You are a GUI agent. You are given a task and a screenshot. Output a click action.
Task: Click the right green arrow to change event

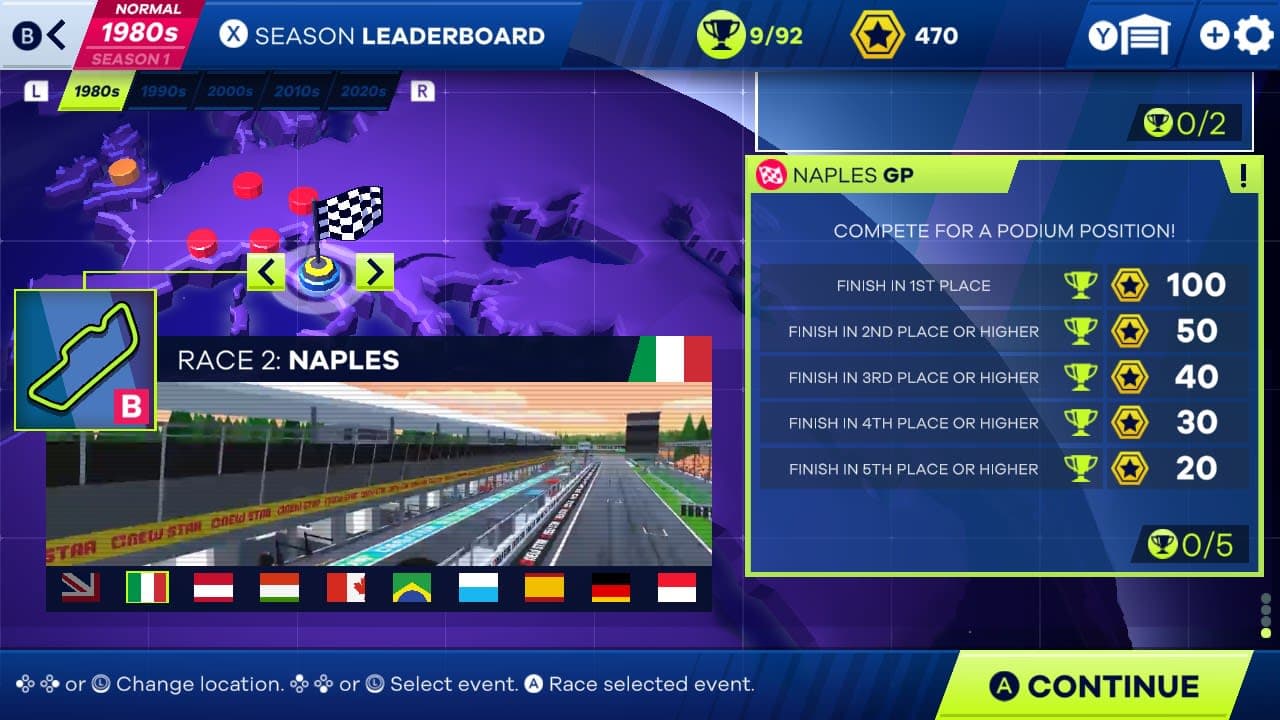[375, 271]
